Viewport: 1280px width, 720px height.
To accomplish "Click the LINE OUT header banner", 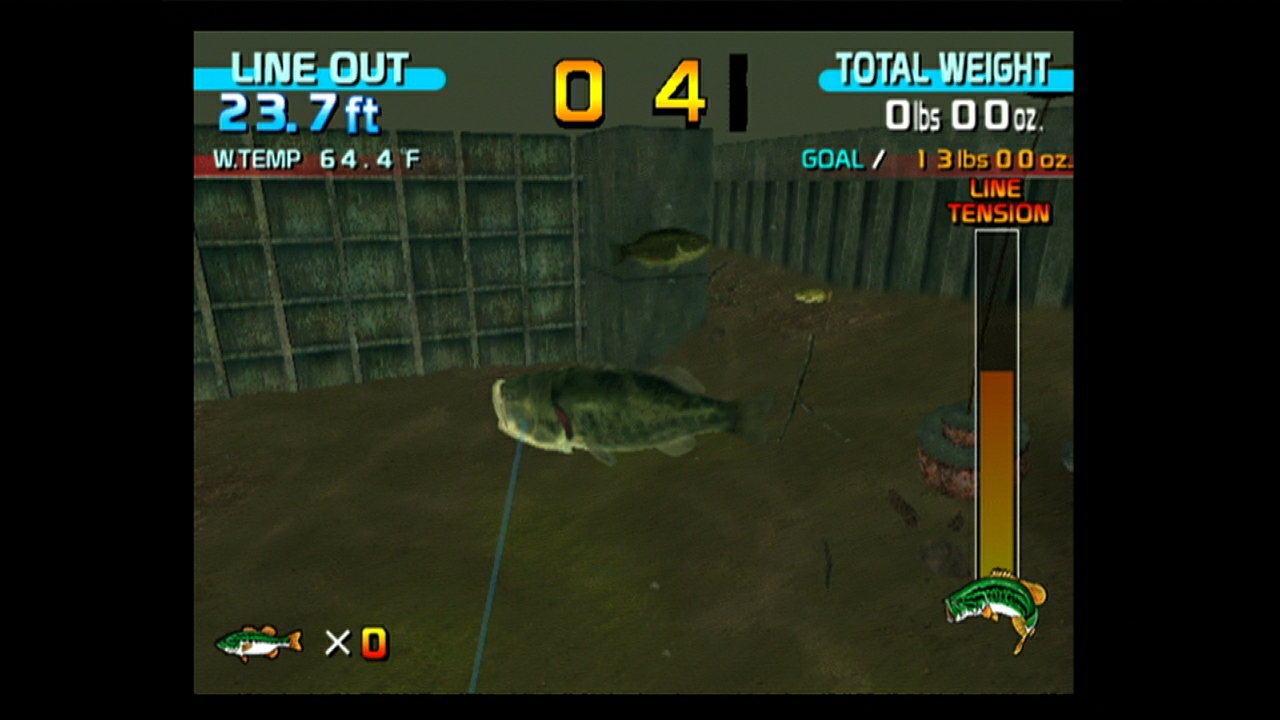I will pyautogui.click(x=318, y=68).
